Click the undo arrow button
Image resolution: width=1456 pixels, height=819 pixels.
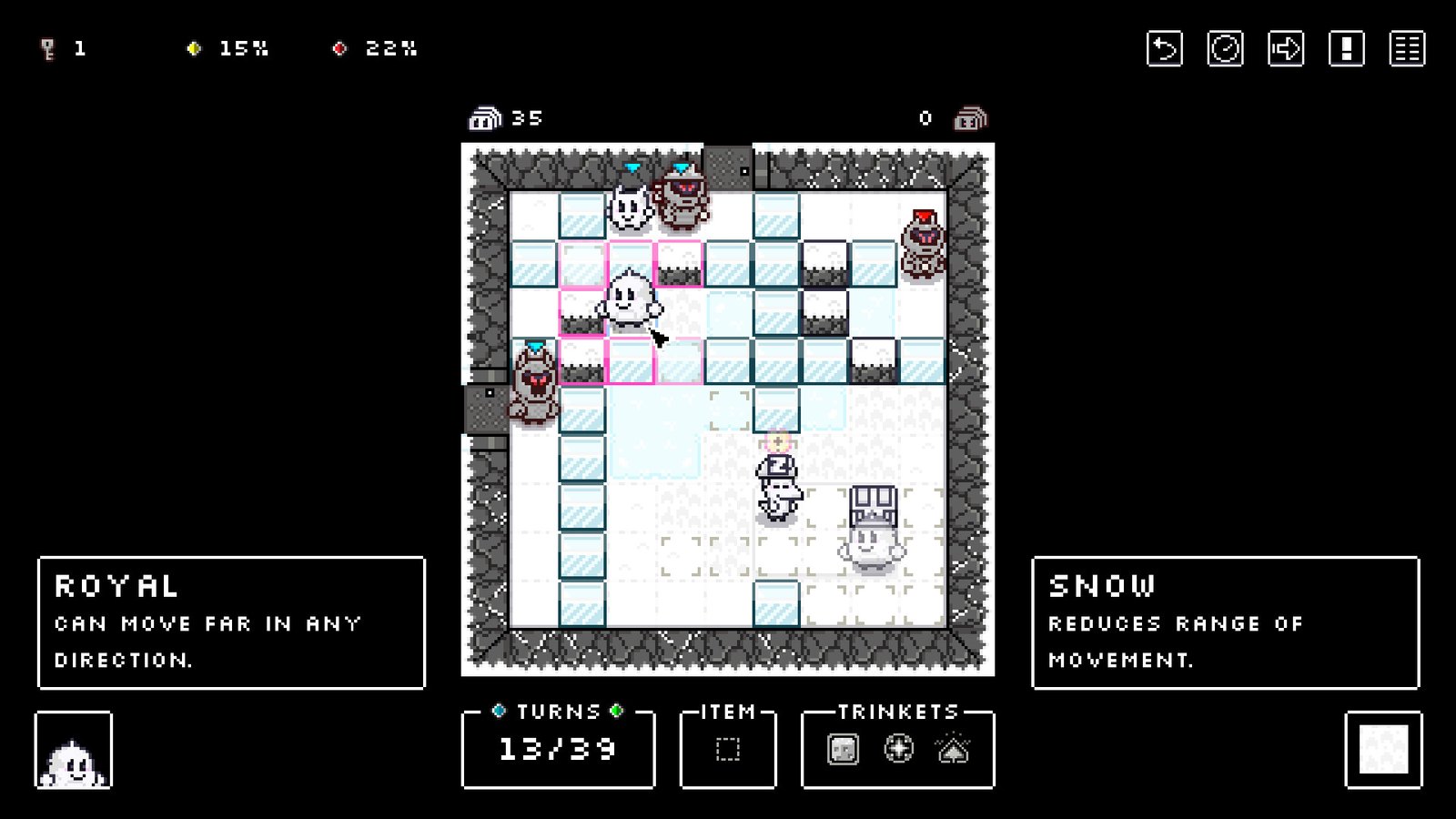click(1164, 49)
